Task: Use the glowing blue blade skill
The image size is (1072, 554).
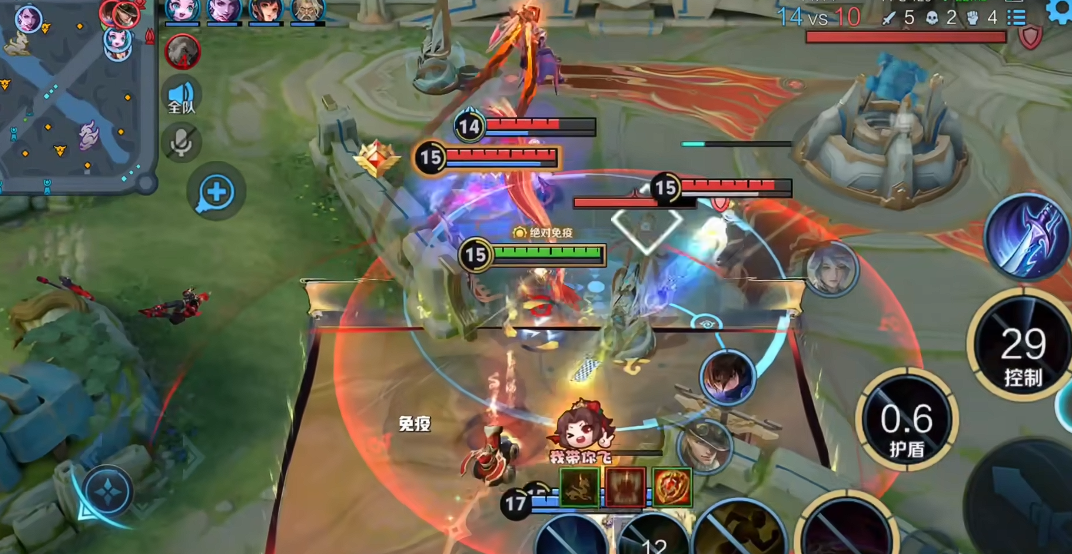Action: (x=1027, y=238)
